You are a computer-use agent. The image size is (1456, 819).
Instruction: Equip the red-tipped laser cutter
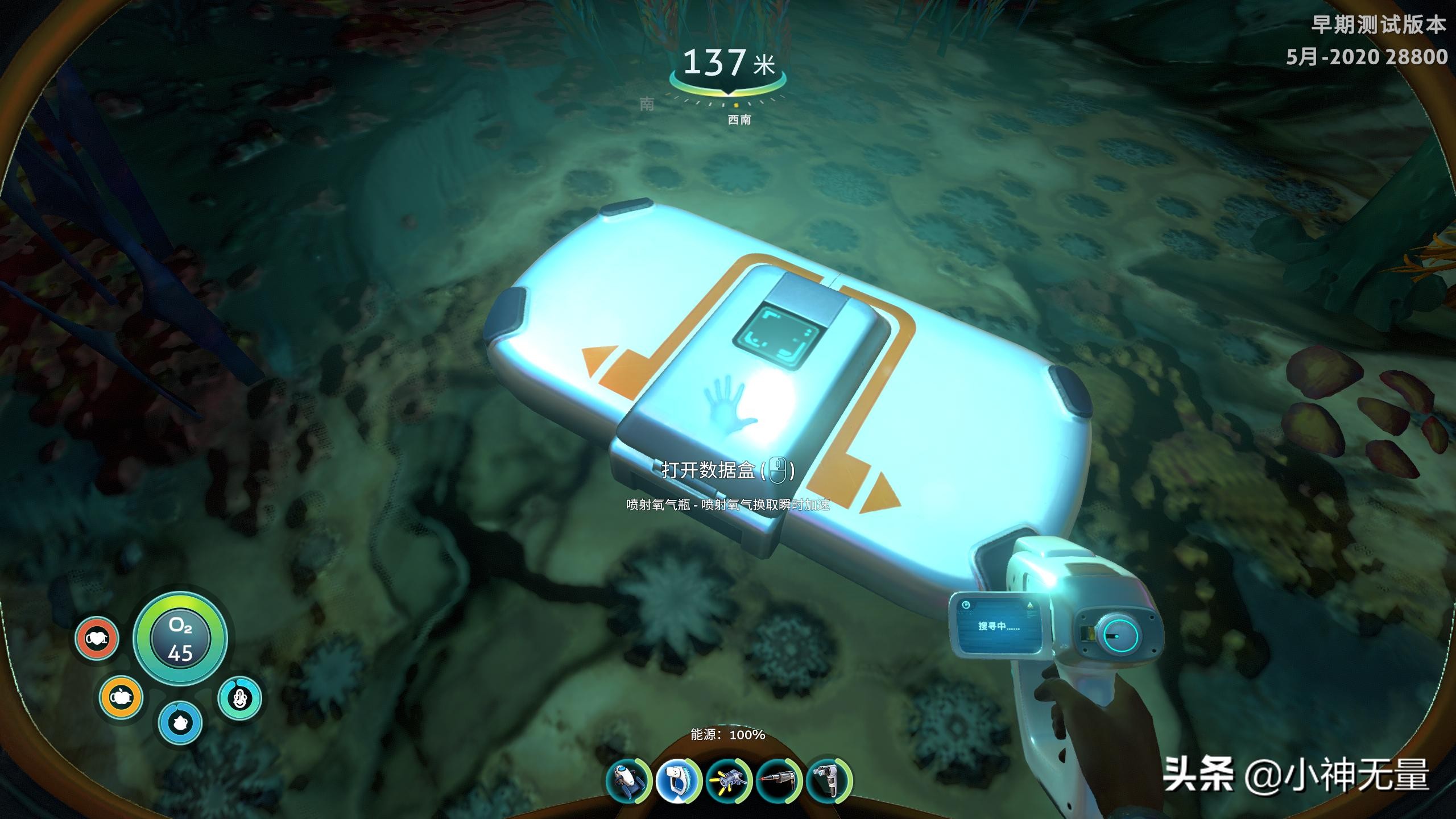pos(779,781)
